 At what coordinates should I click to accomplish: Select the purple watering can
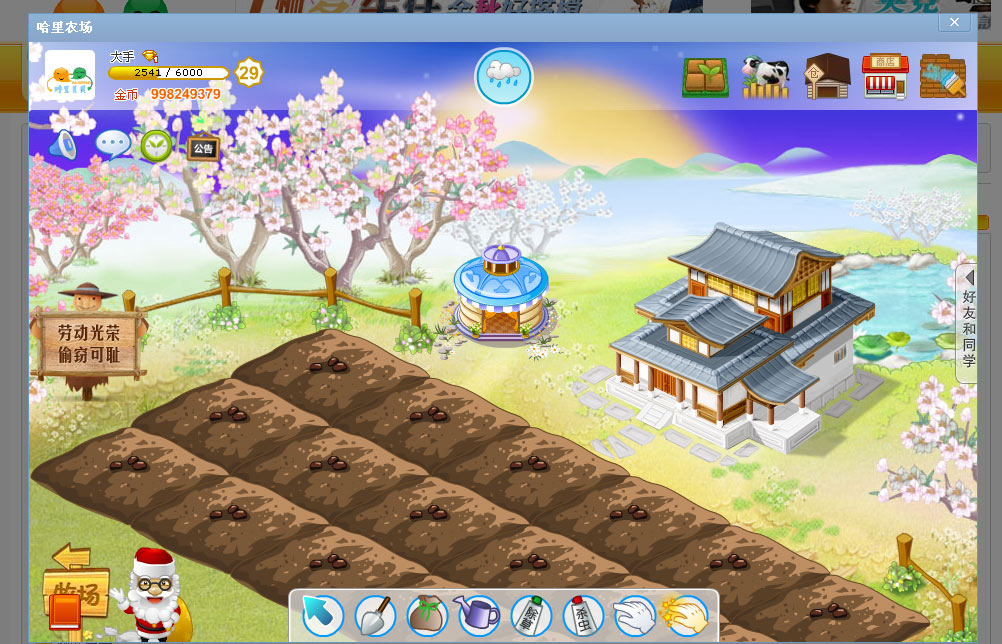tap(477, 614)
